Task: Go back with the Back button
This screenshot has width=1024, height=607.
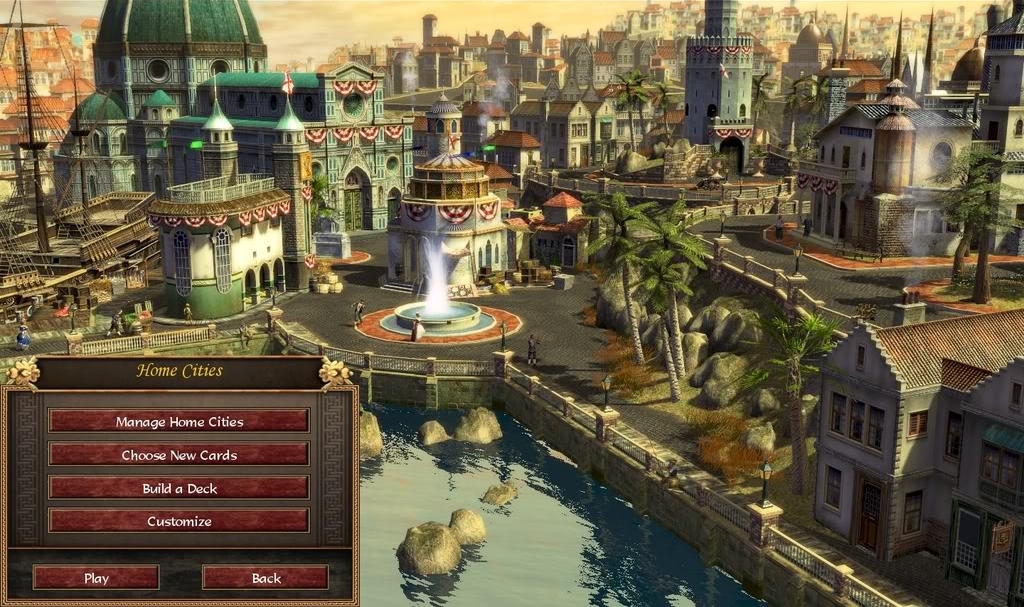Action: 265,578
